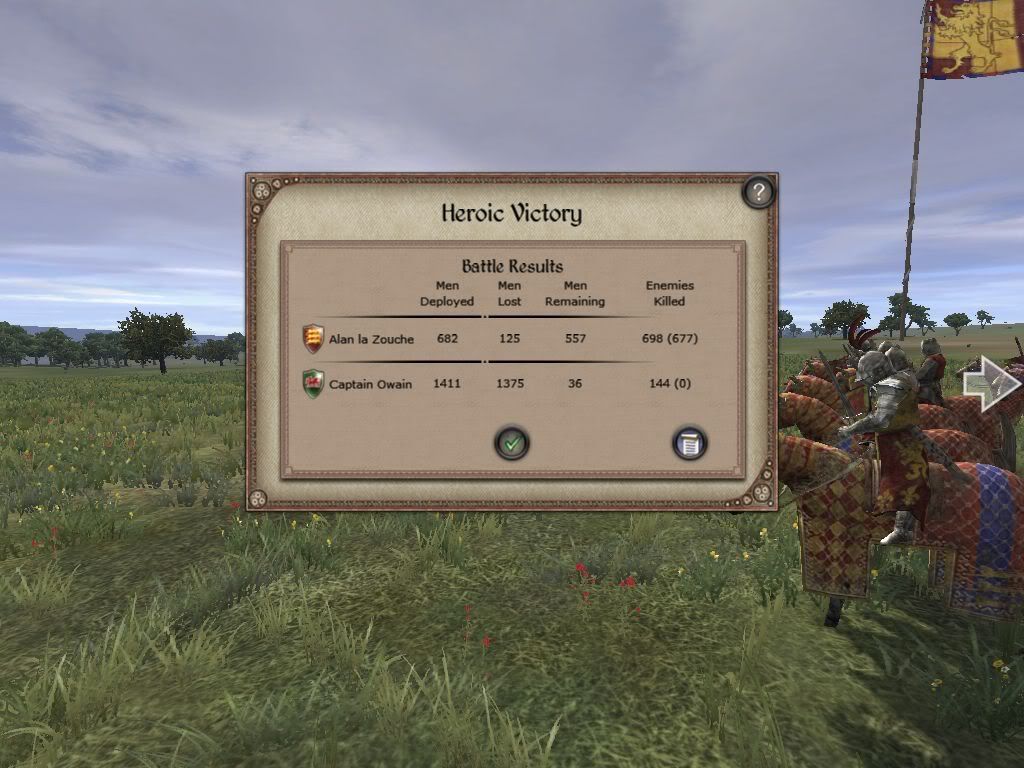Screen dimensions: 1024x768
Task: Confirm battle results with green checkmark
Action: pyautogui.click(x=512, y=442)
